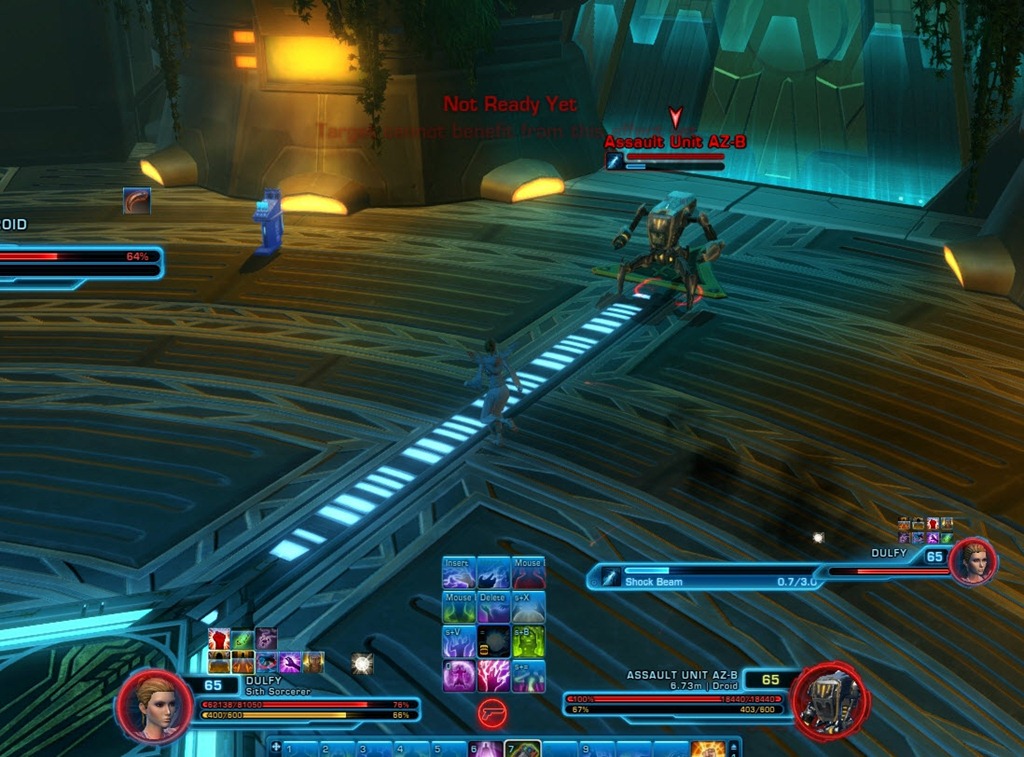
Task: Activate the orange ability at quickbar's end
Action: [x=707, y=749]
